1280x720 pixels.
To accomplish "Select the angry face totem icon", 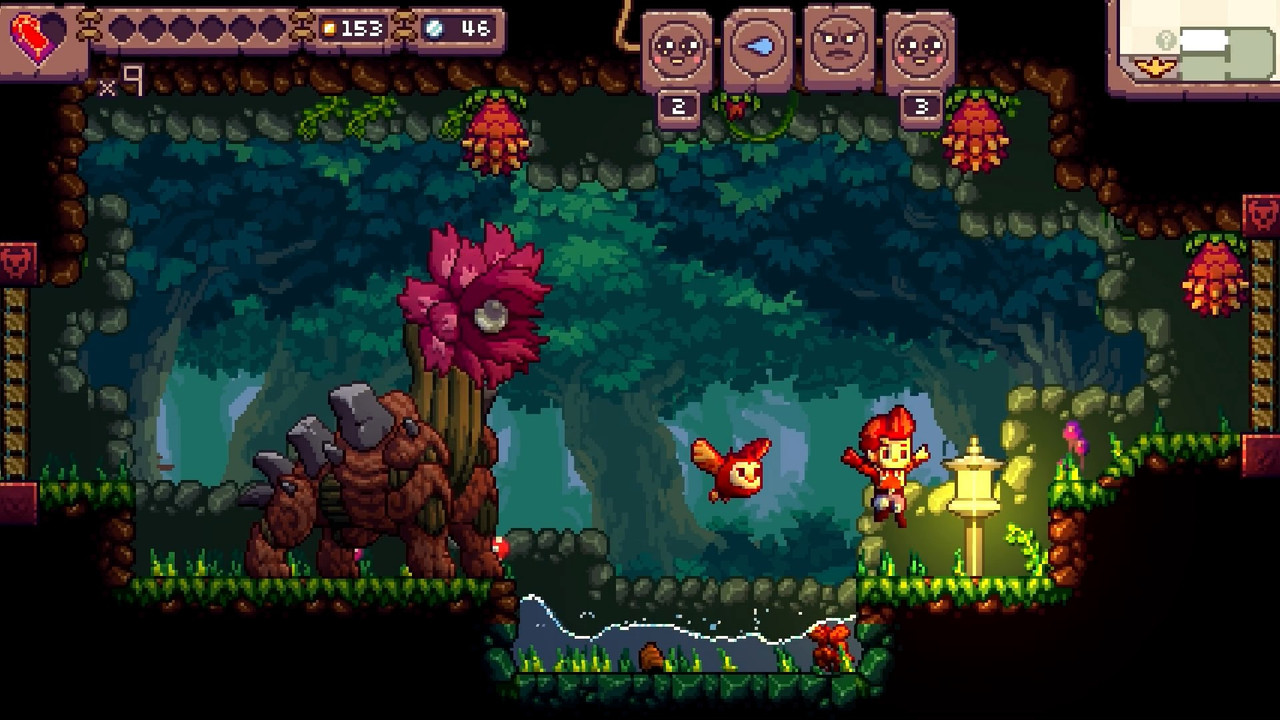I will click(x=840, y=45).
